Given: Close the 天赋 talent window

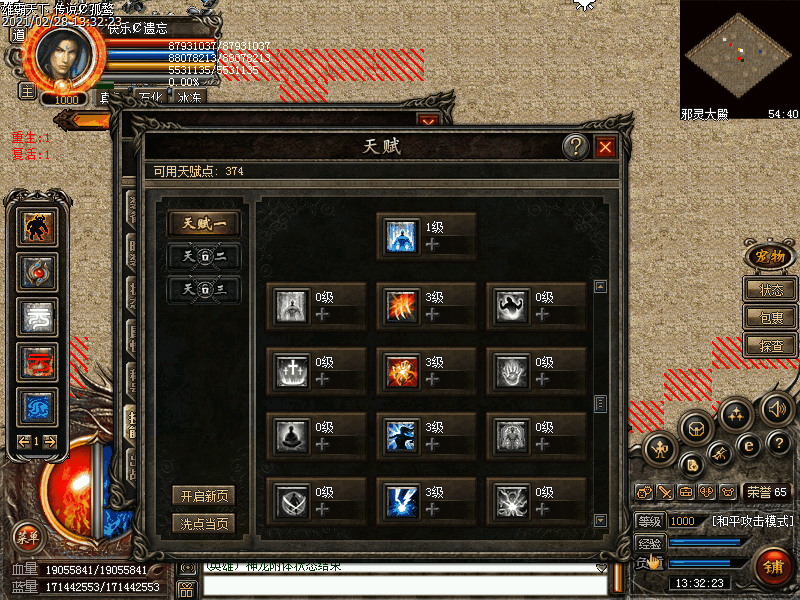Looking at the screenshot, I should [x=605, y=148].
